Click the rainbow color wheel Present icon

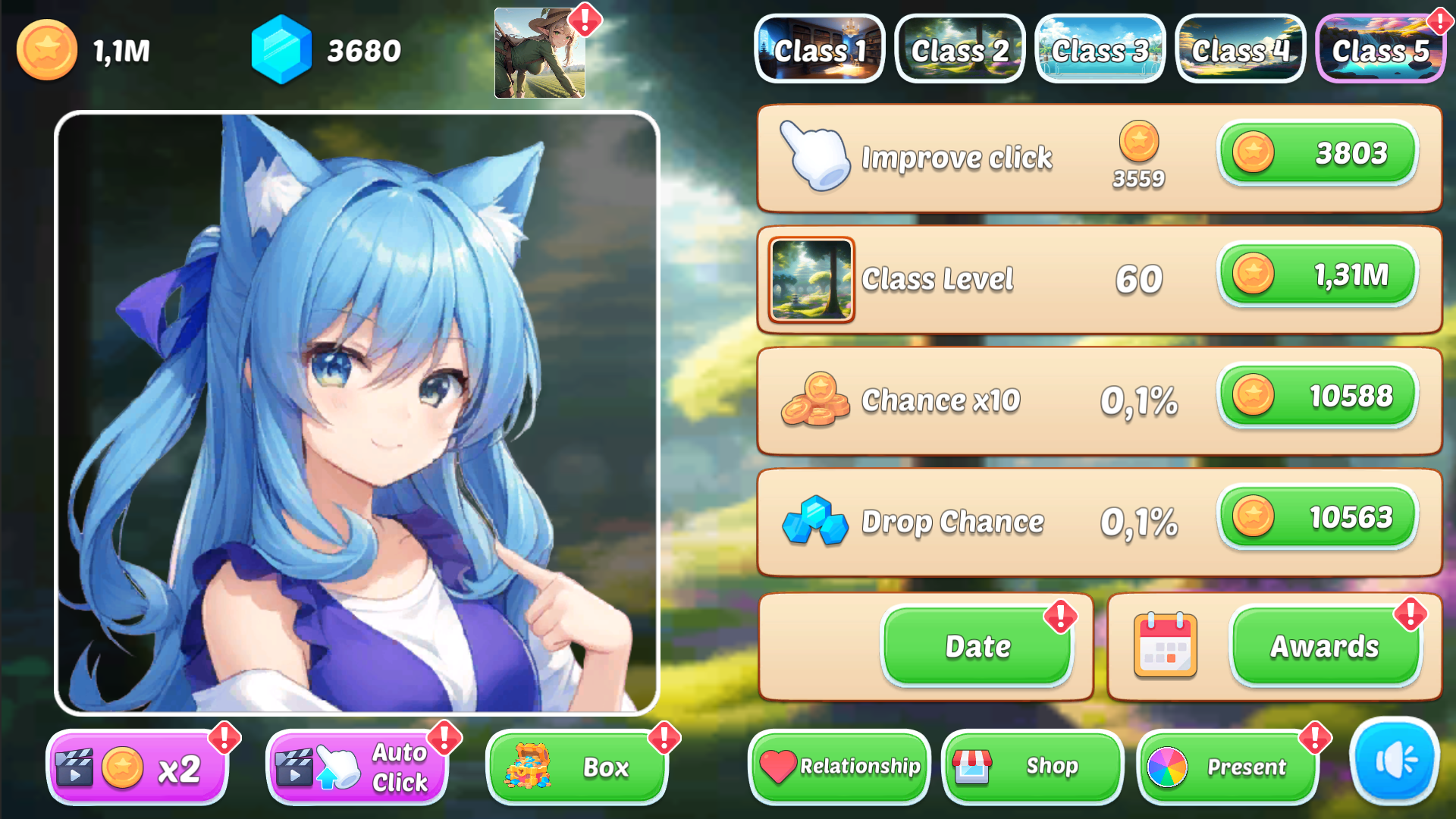[x=1166, y=767]
